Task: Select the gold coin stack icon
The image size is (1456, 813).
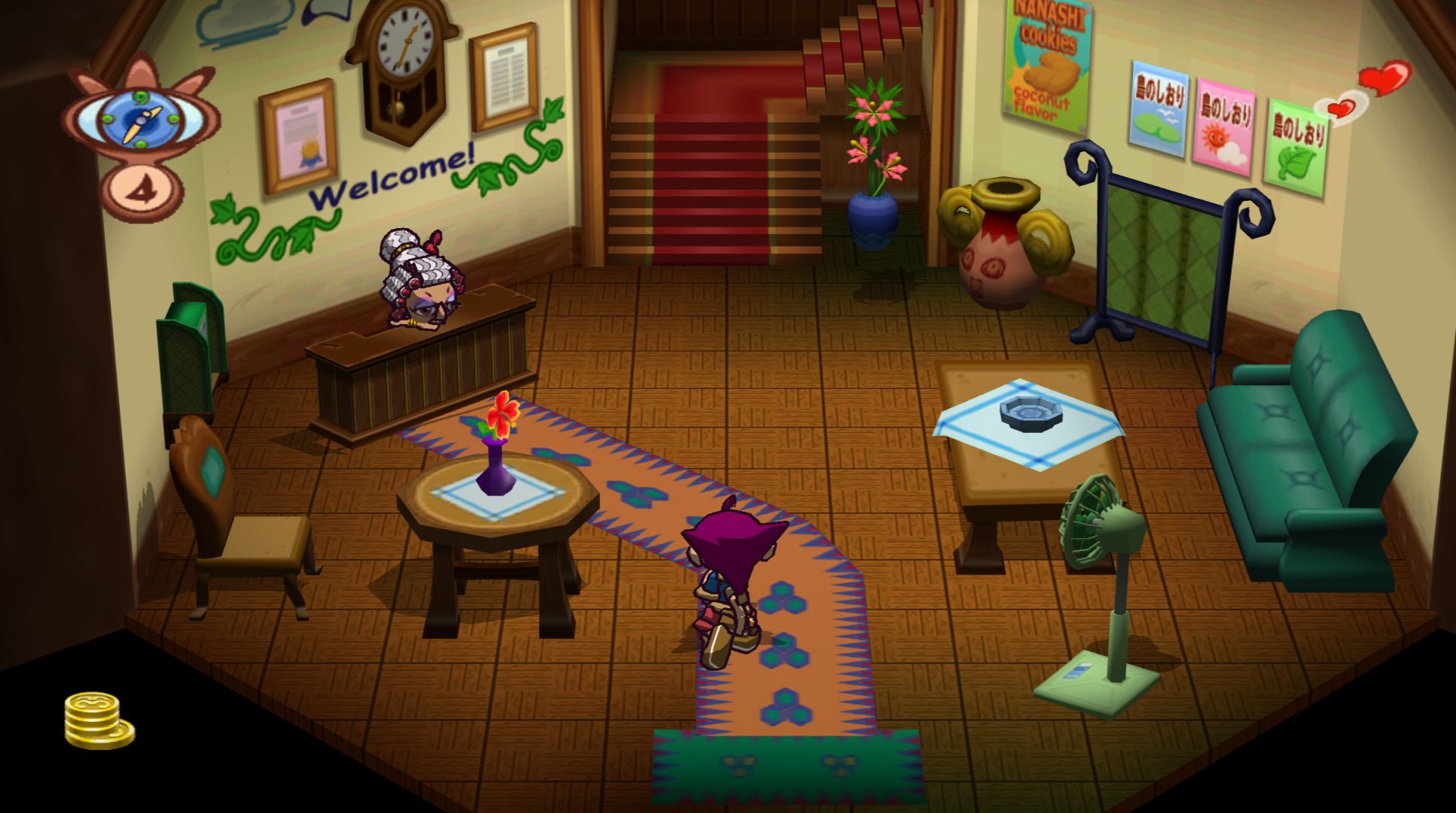Action: coord(97,720)
